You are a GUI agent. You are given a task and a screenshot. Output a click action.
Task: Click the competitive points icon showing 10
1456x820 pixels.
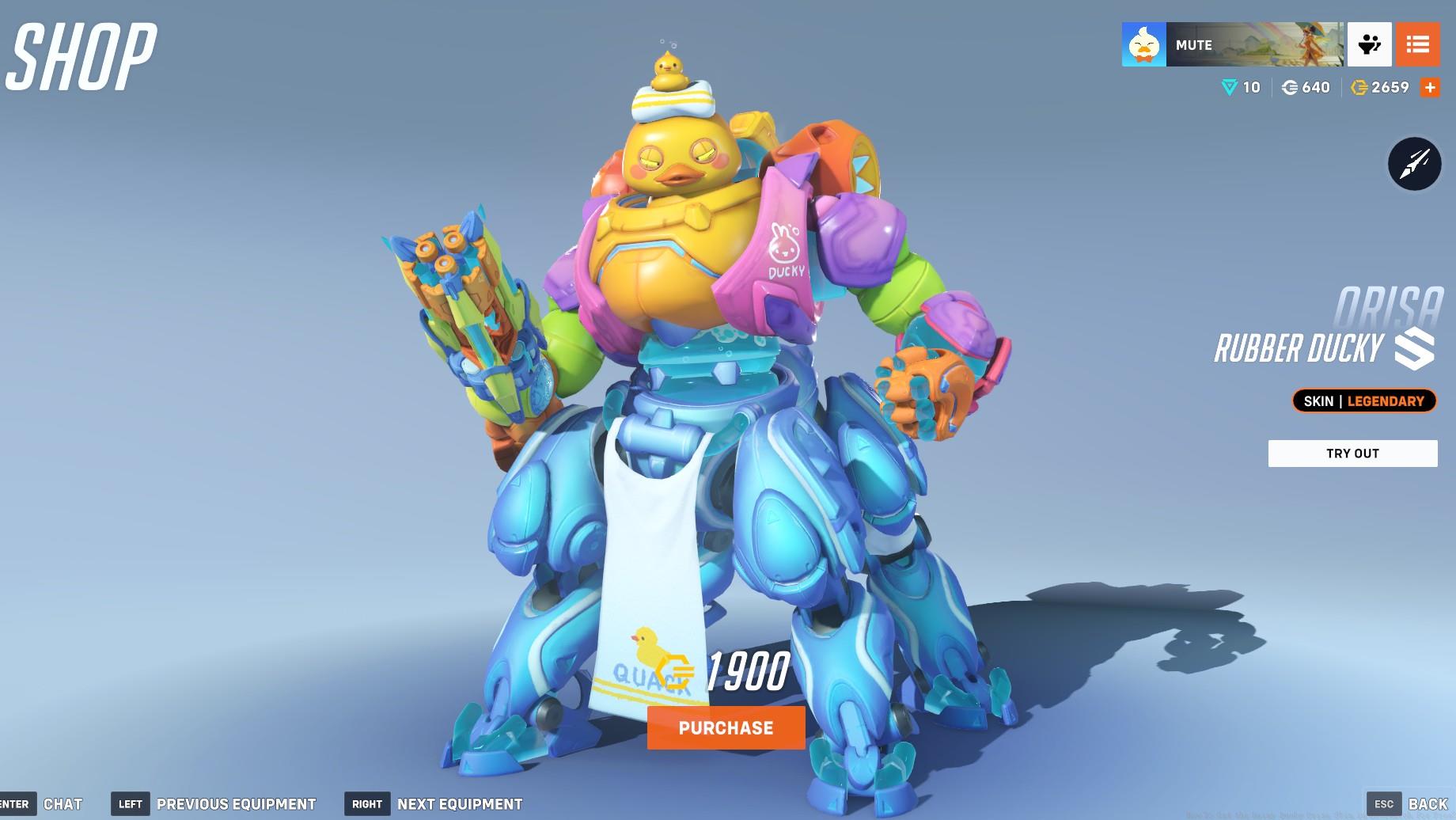(x=1230, y=87)
